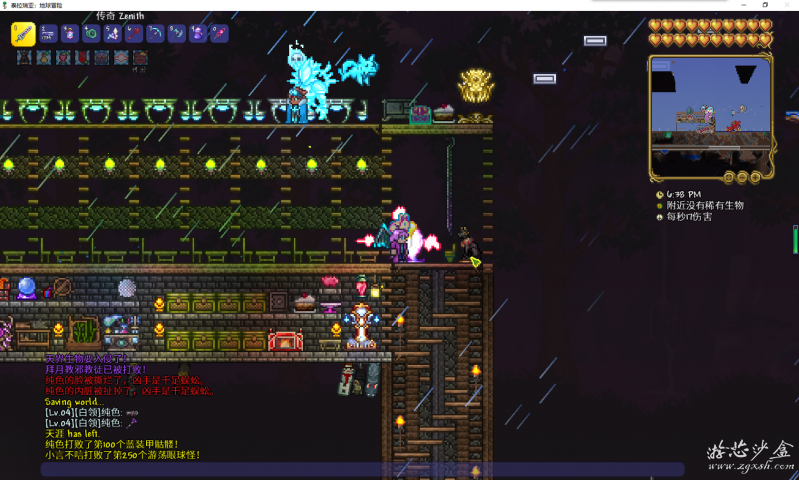The width and height of the screenshot is (799, 480).
Task: Select the battle axe hotbar slot
Action: point(176,33)
